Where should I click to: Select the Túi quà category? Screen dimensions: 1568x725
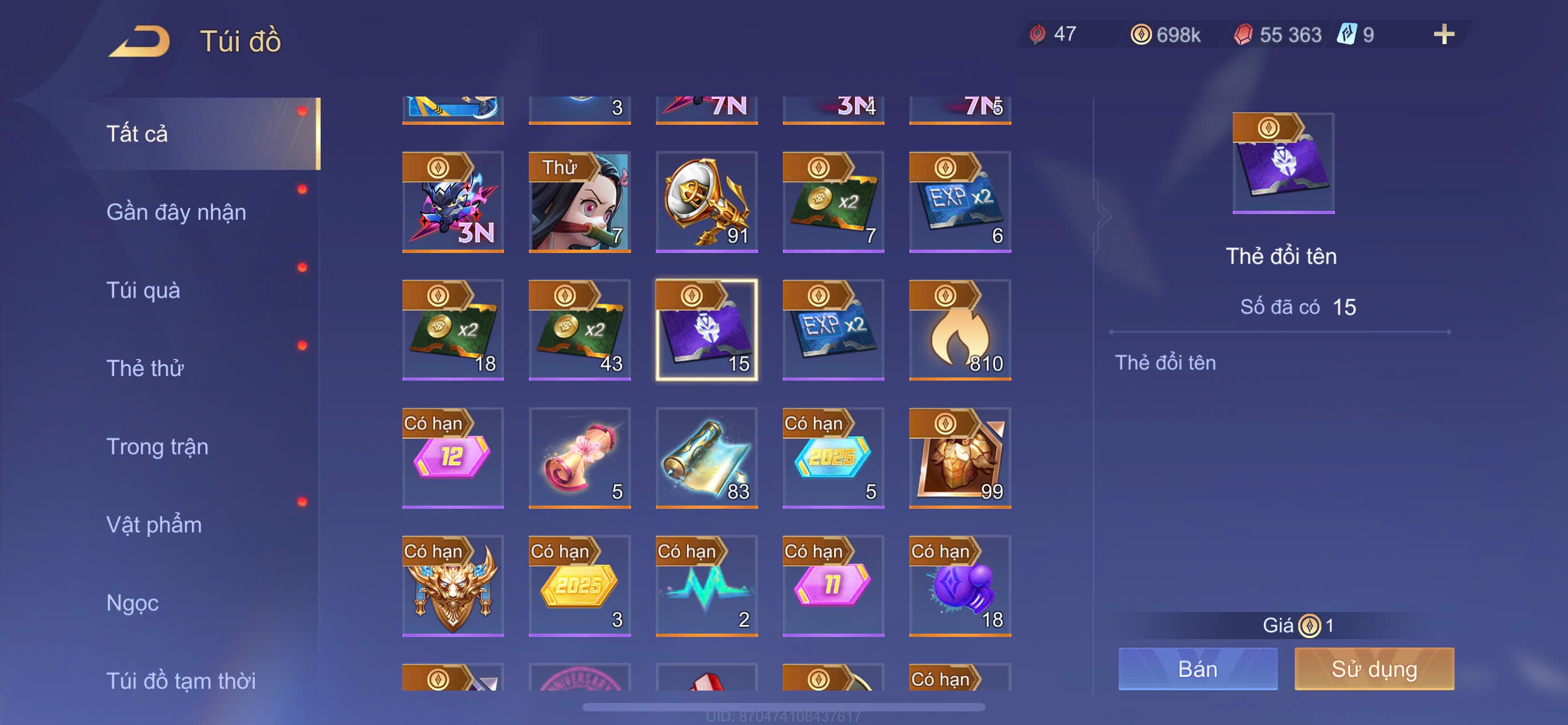click(144, 290)
